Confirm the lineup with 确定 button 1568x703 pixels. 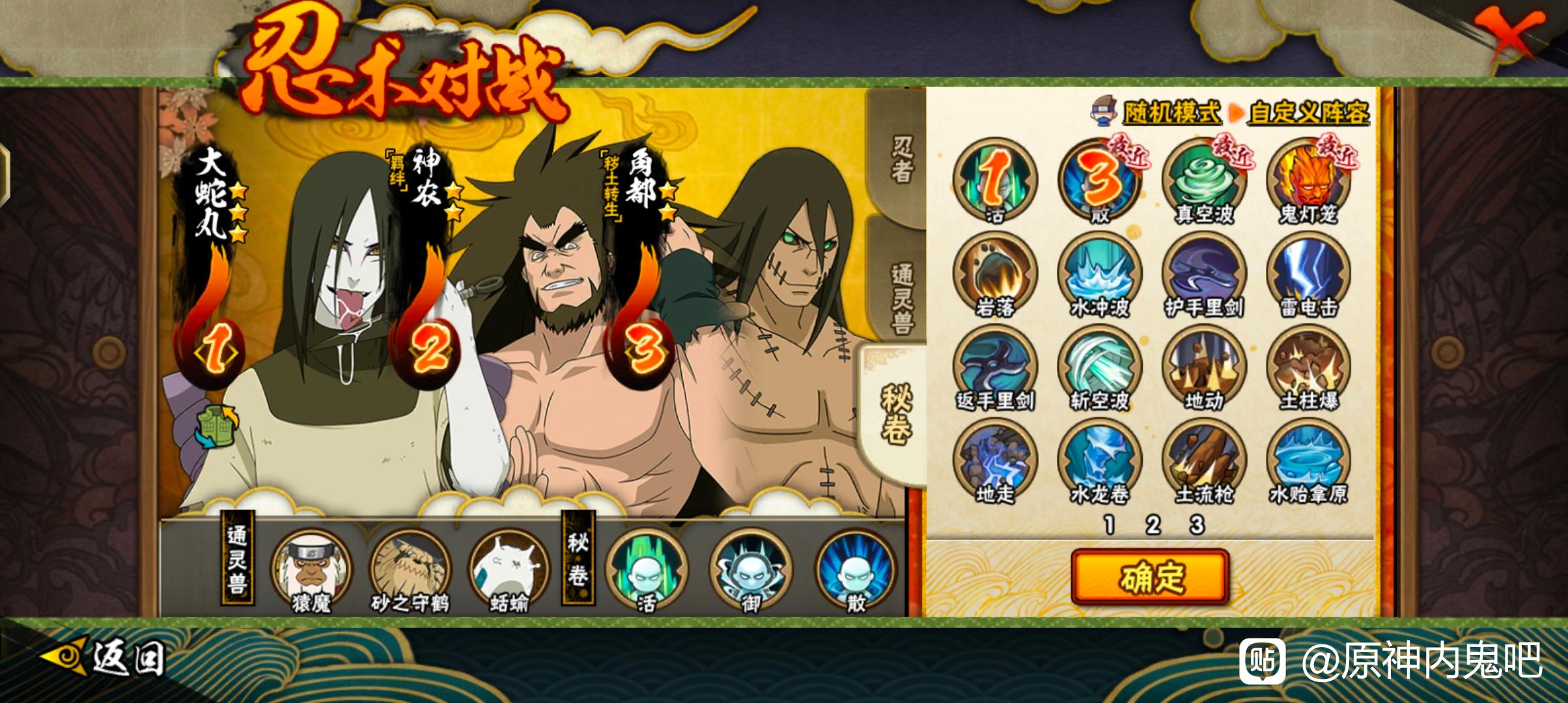click(x=1150, y=577)
